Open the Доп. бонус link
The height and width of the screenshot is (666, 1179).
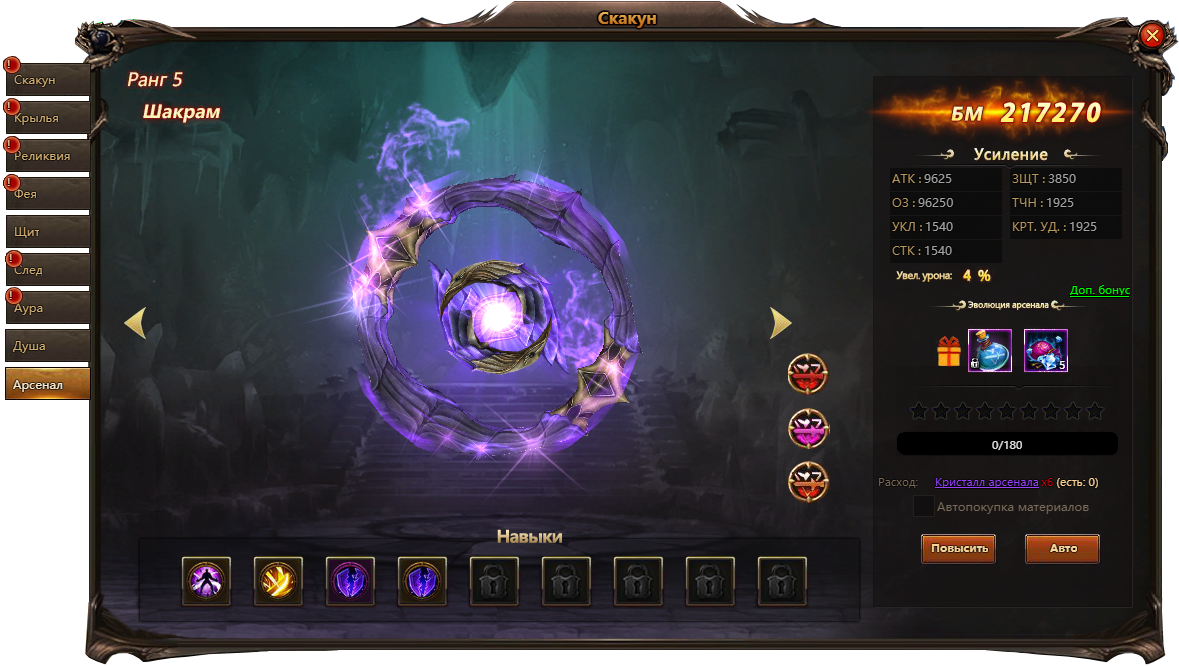point(1099,291)
